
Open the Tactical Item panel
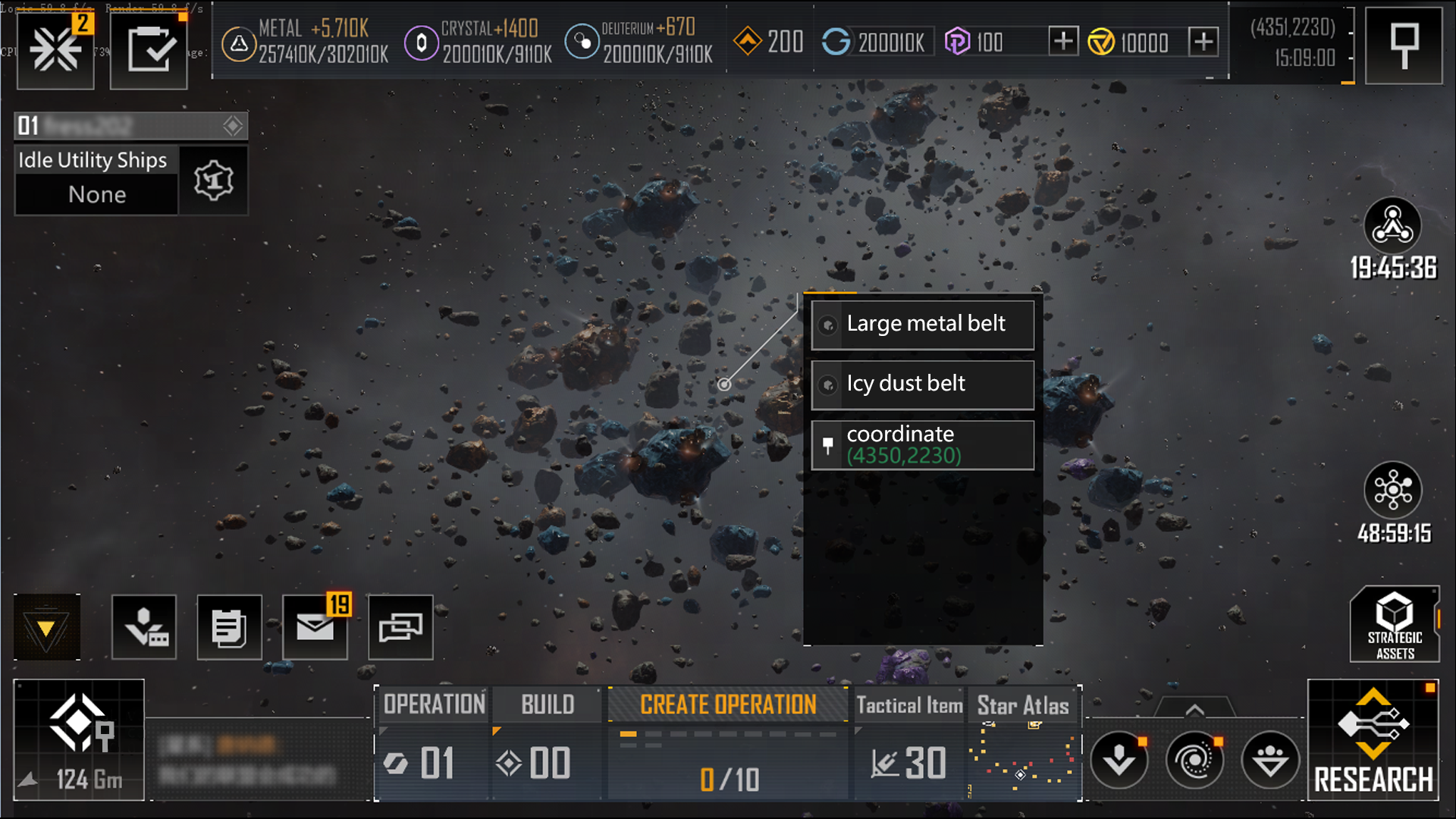[908, 705]
